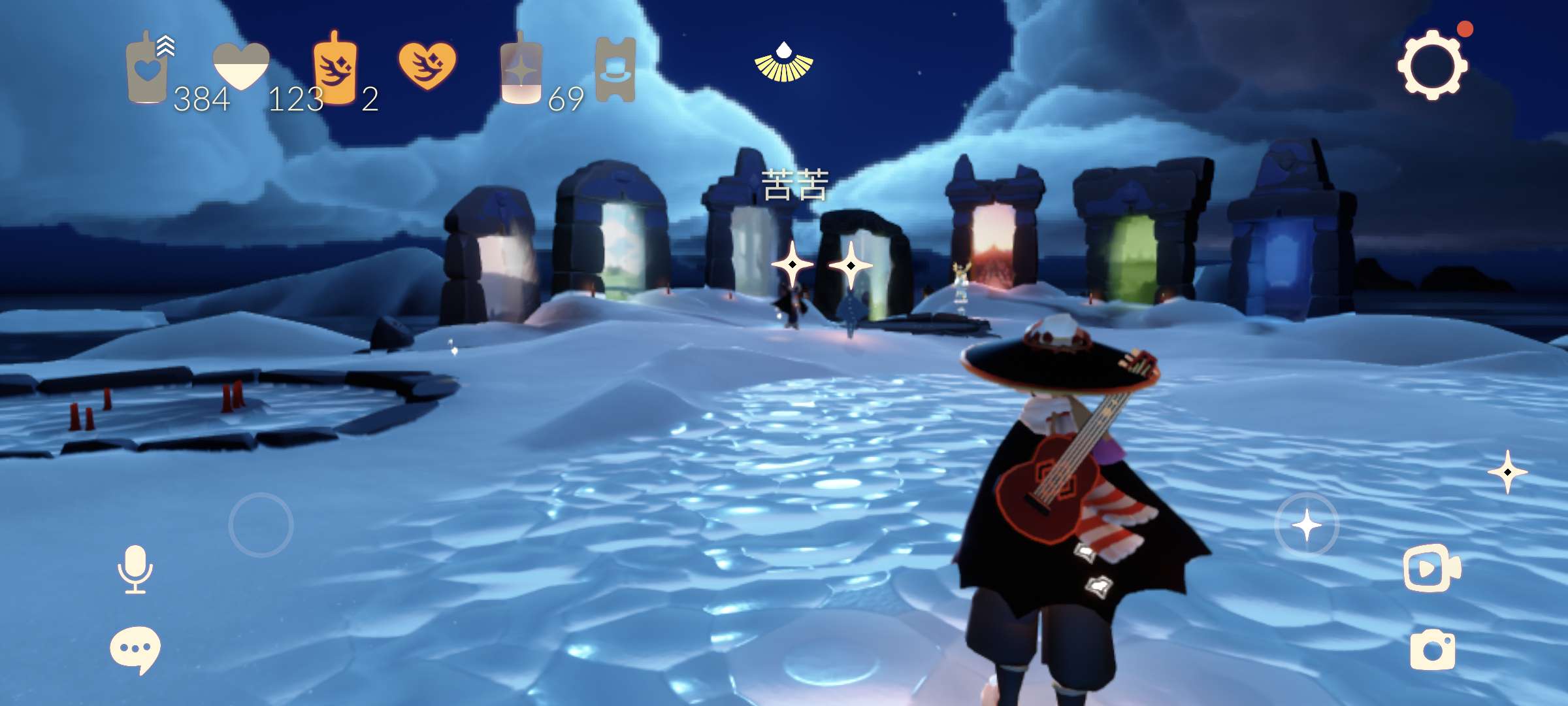Open the emote menu four-point star
Image resolution: width=1568 pixels, height=706 pixels.
pyautogui.click(x=1507, y=472)
